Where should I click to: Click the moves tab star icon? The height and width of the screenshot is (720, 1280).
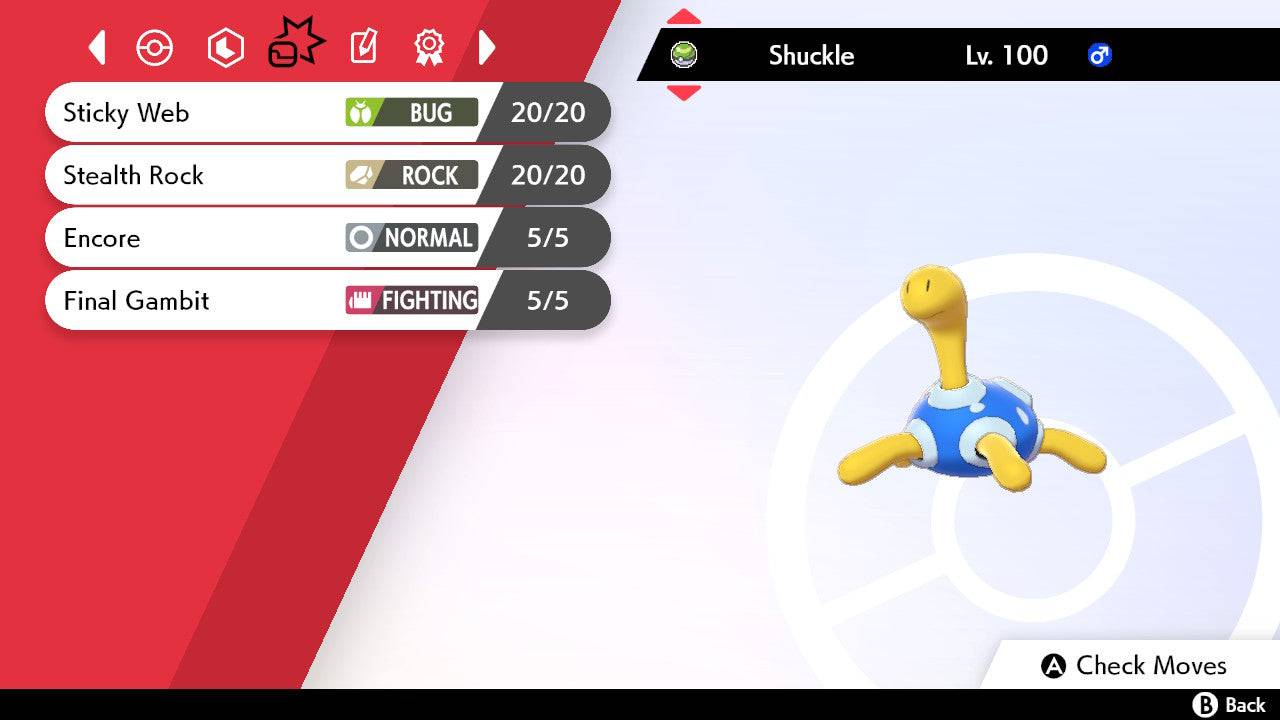coord(295,42)
